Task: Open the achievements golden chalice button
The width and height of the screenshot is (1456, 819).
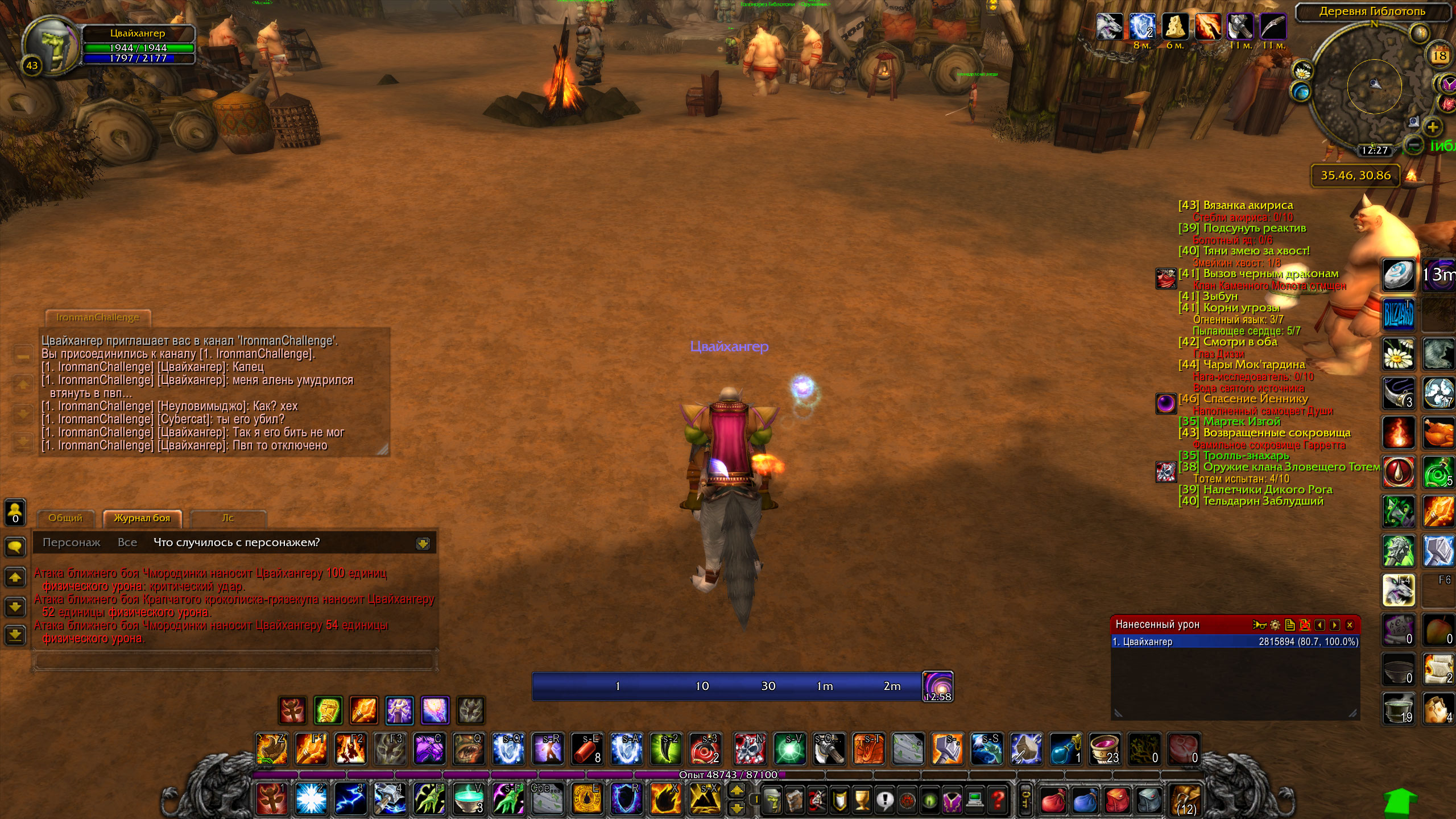Action: [x=862, y=801]
